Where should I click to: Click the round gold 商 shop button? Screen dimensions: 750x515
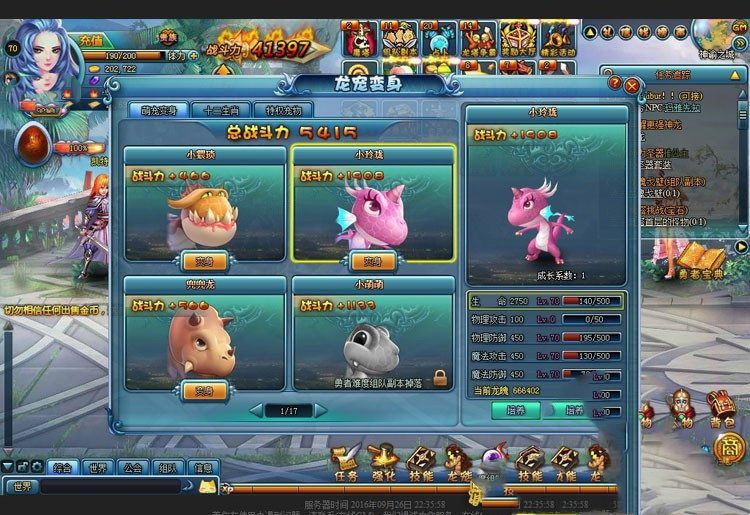tap(729, 449)
